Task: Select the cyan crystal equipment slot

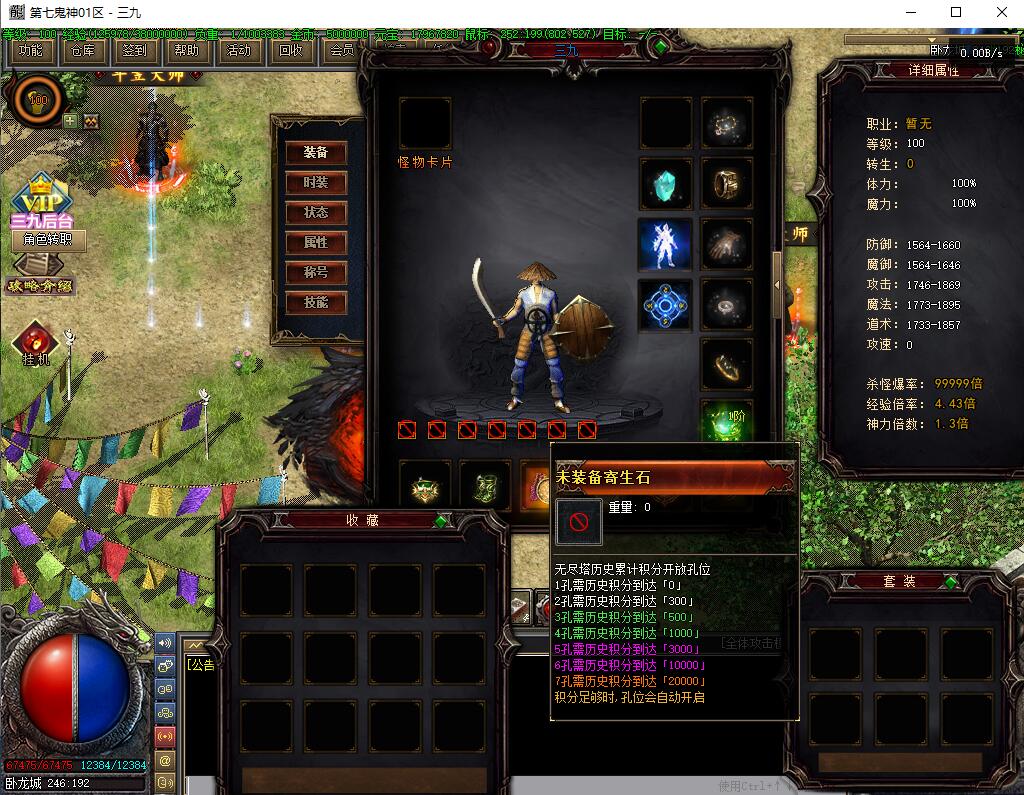Action: [x=665, y=184]
